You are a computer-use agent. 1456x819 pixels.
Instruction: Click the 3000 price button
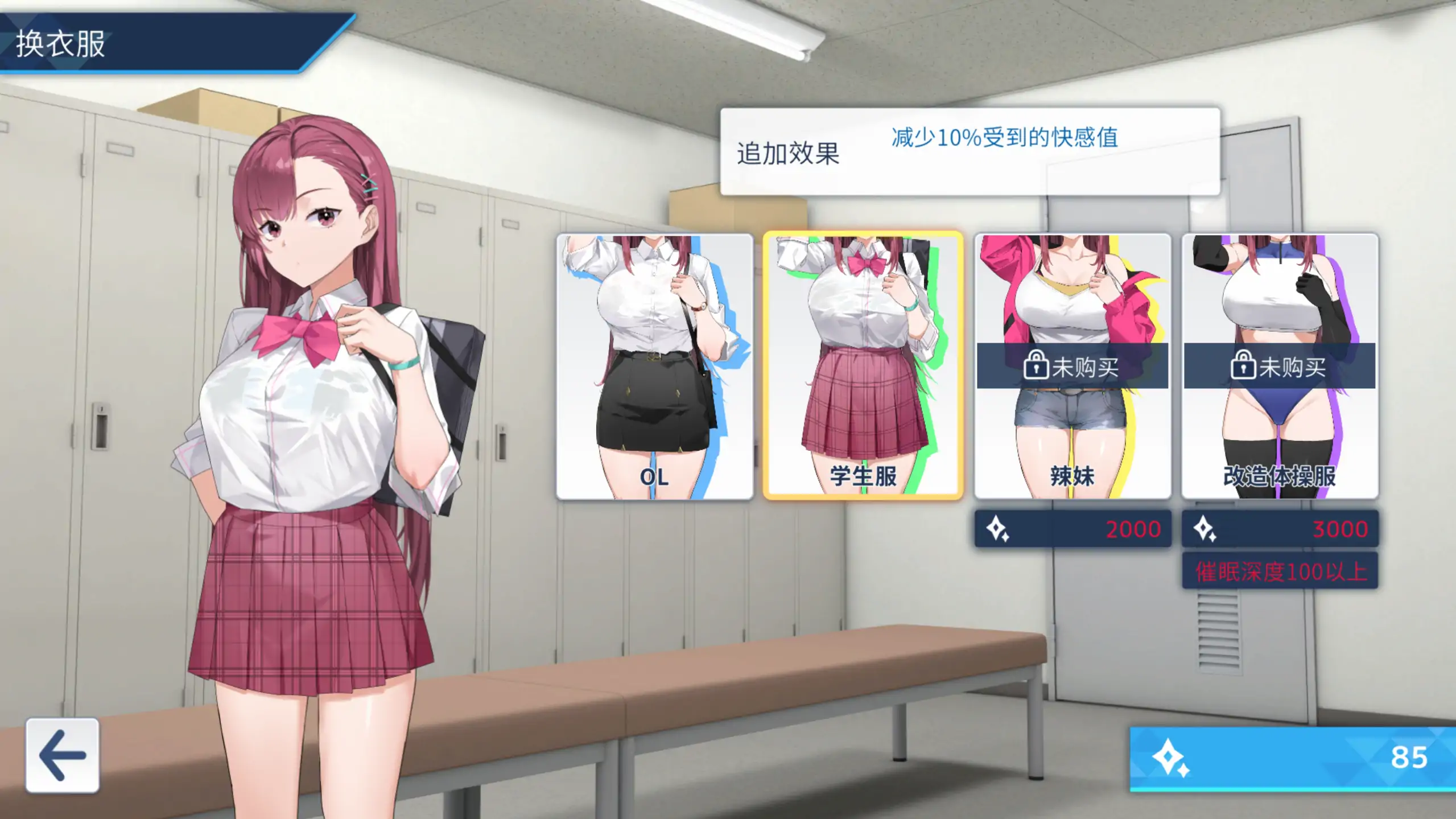point(1280,529)
